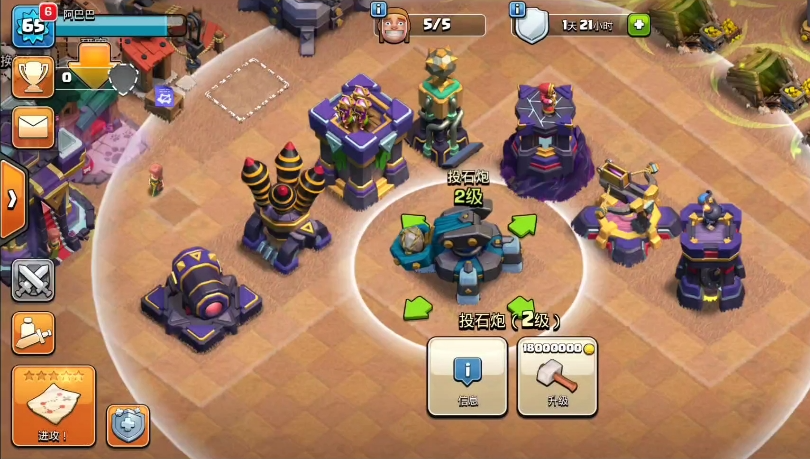Open the crossed swords battle log icon
810x459 pixels.
pyautogui.click(x=33, y=280)
